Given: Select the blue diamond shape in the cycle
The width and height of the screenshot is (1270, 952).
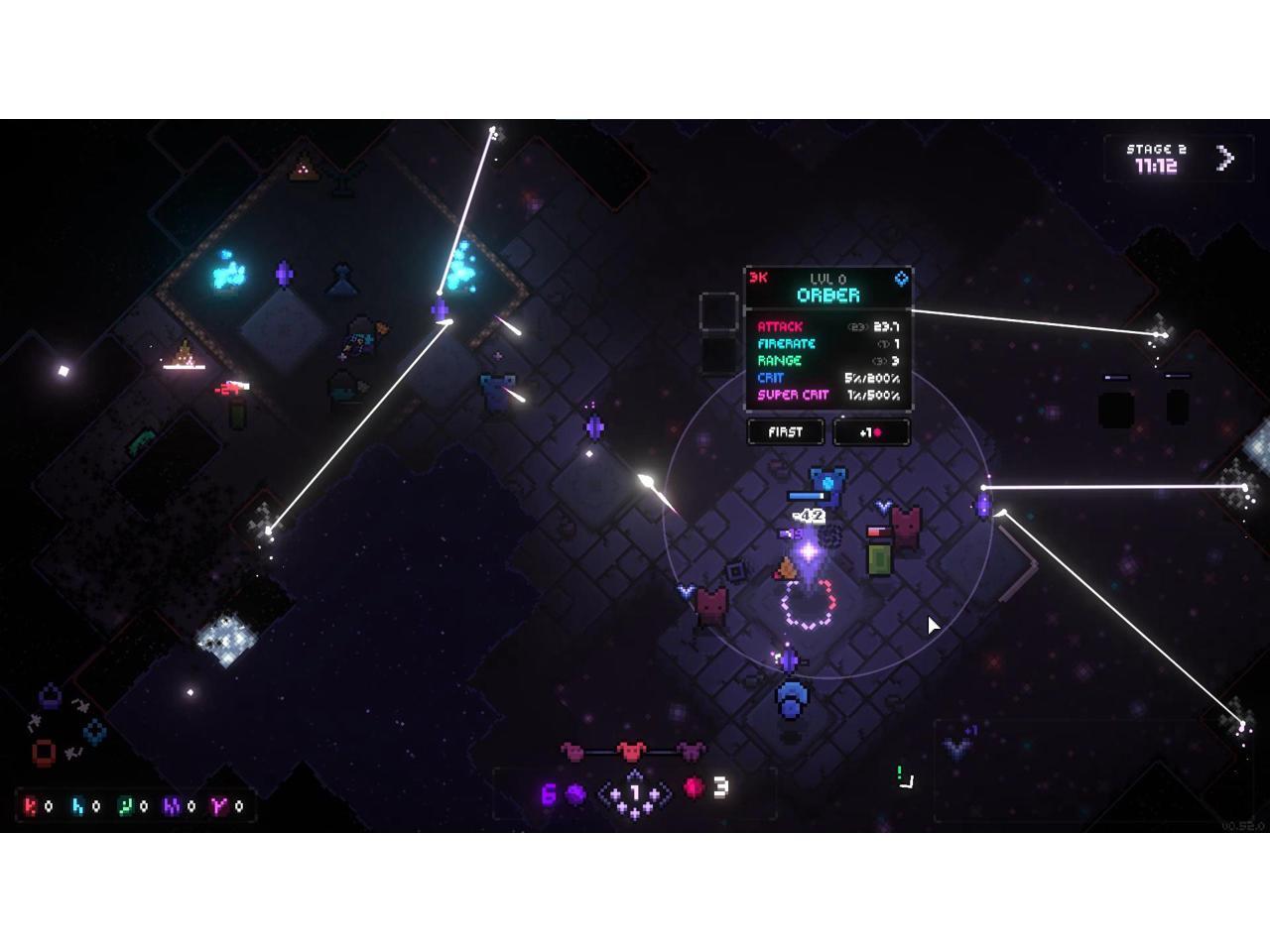Looking at the screenshot, I should coord(95,732).
